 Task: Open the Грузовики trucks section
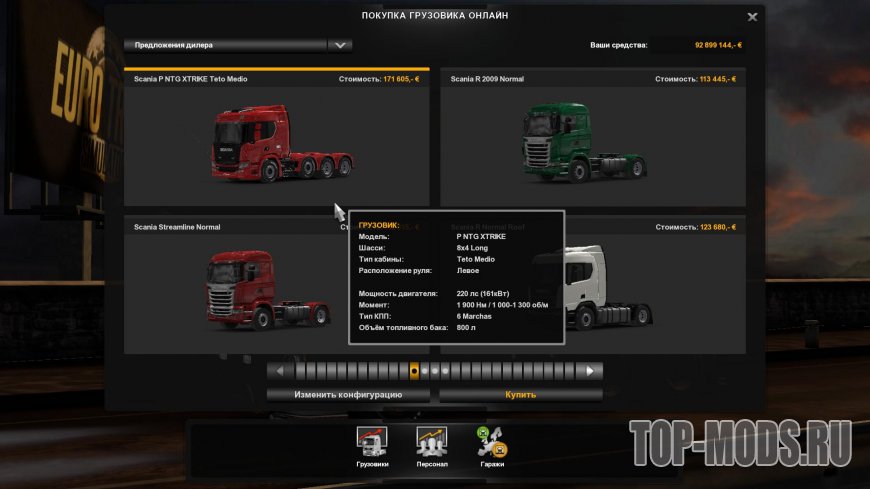coord(372,444)
